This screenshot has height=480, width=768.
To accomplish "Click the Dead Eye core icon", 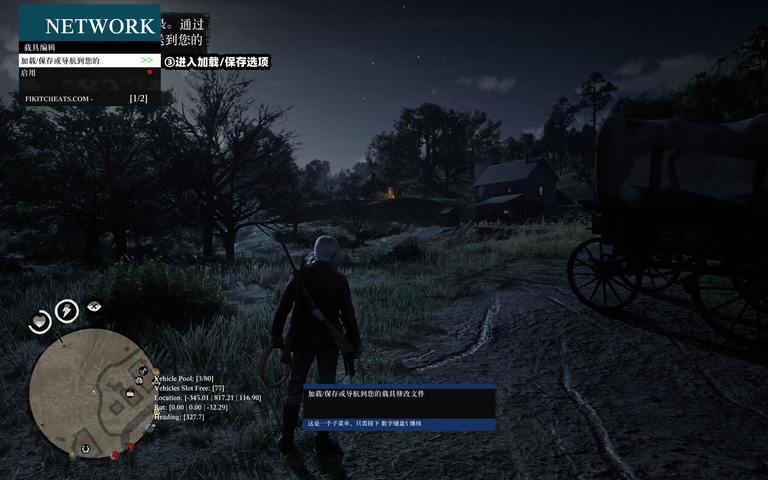I will tap(95, 306).
